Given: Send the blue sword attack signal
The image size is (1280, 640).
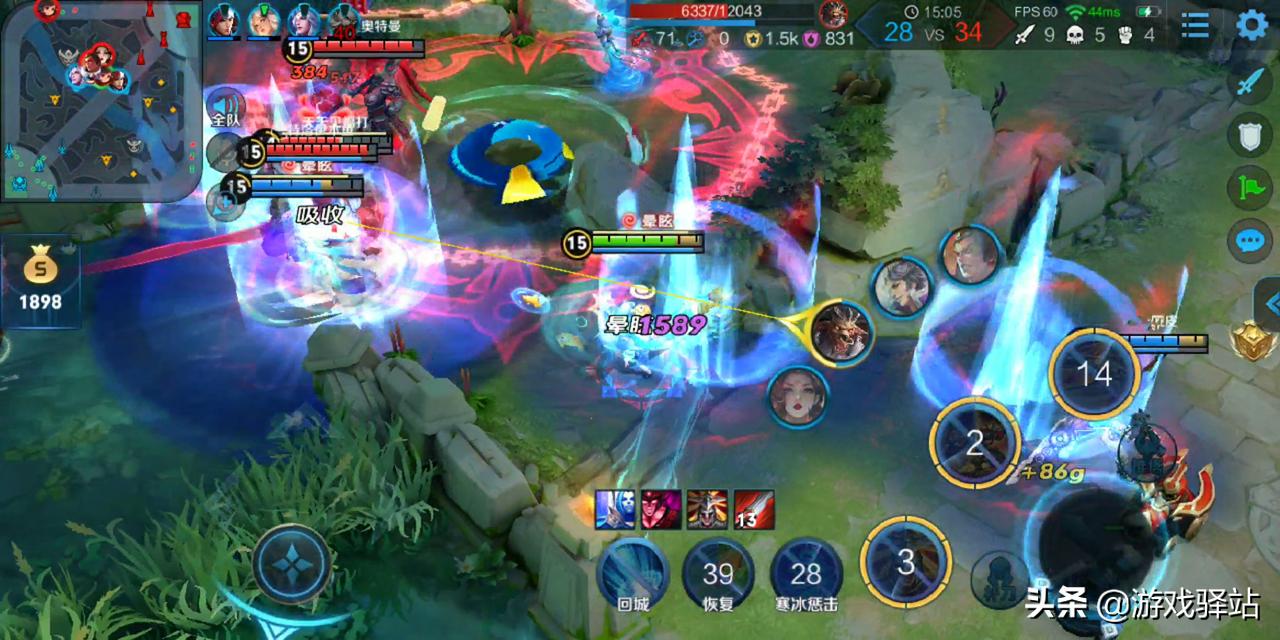Looking at the screenshot, I should [1250, 82].
